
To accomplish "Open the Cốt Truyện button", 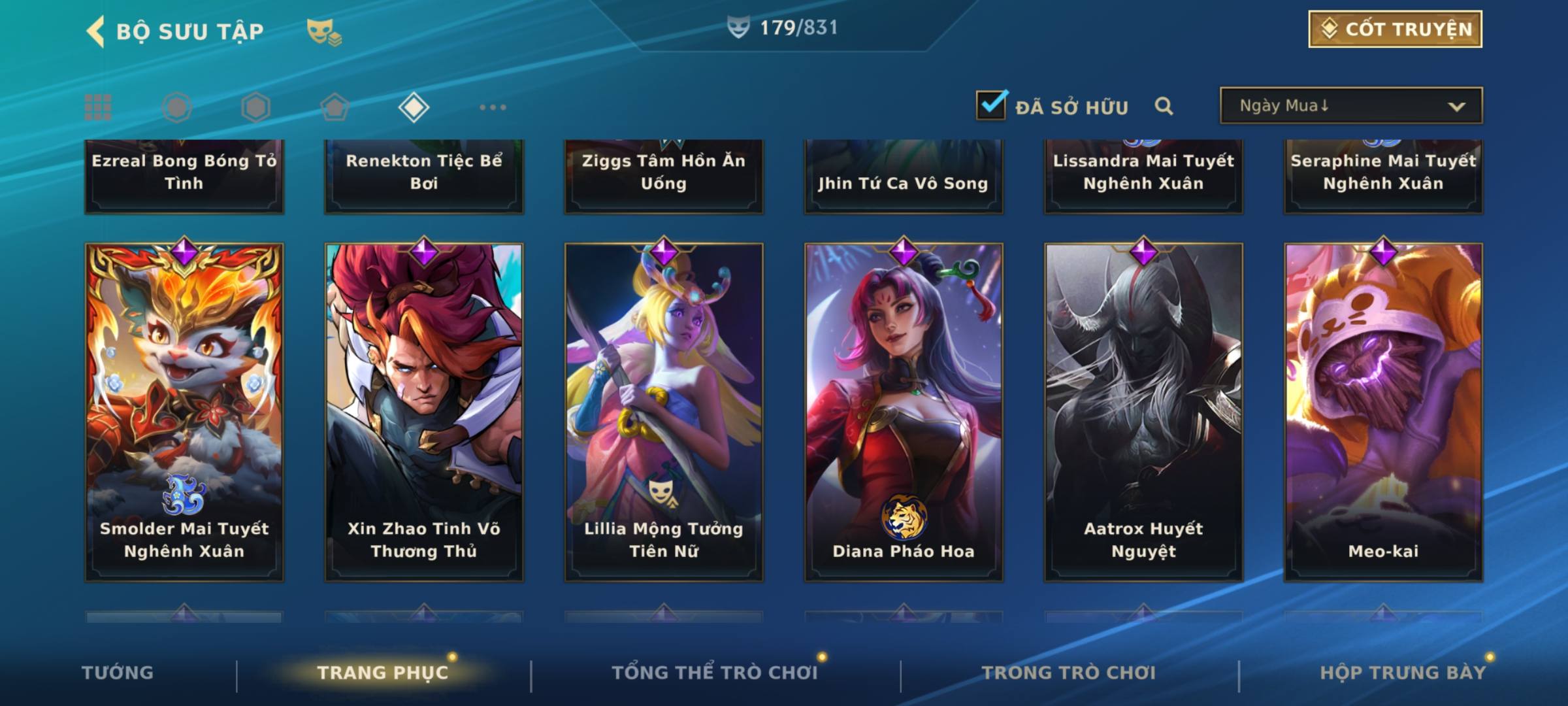I will 1395,29.
